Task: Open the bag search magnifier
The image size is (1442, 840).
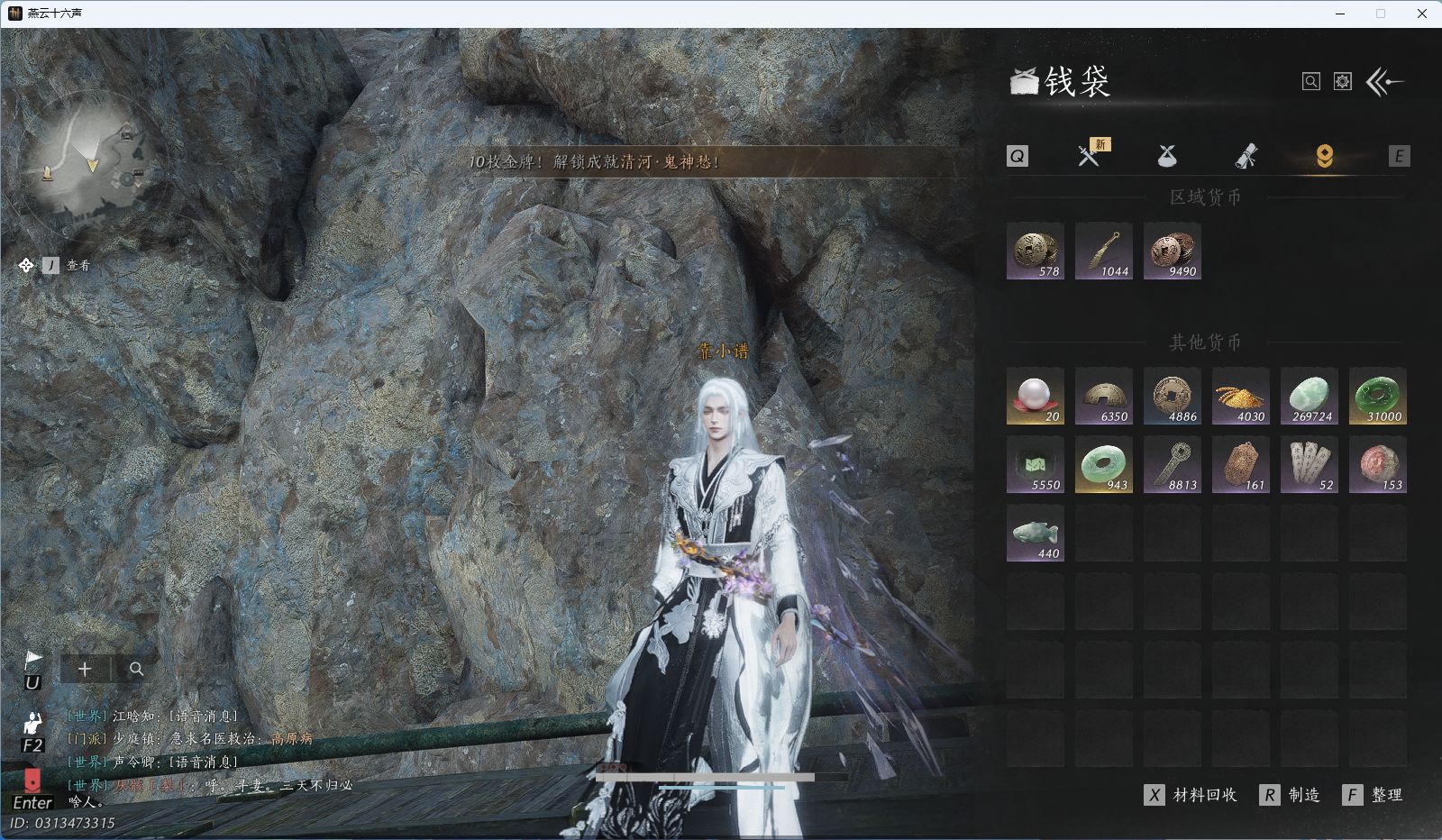Action: (x=1311, y=82)
